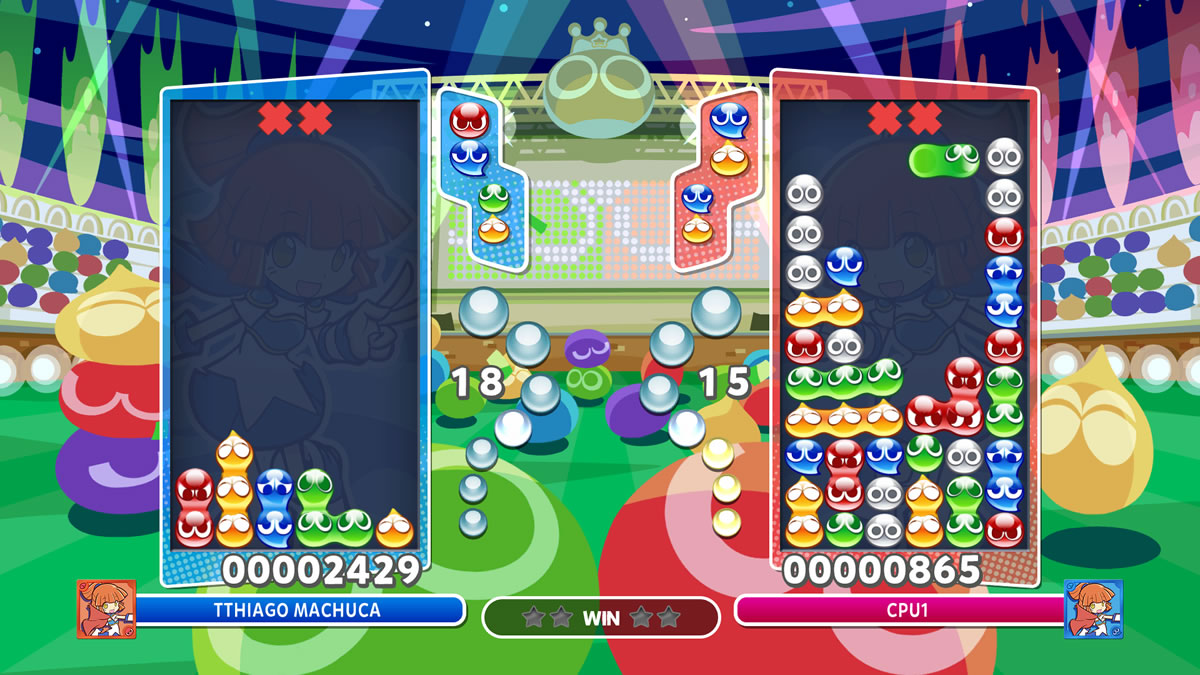Viewport: 1200px width, 675px height.
Task: Select the character portrait beside TTHIAGO MACHUCA
Action: pos(106,609)
